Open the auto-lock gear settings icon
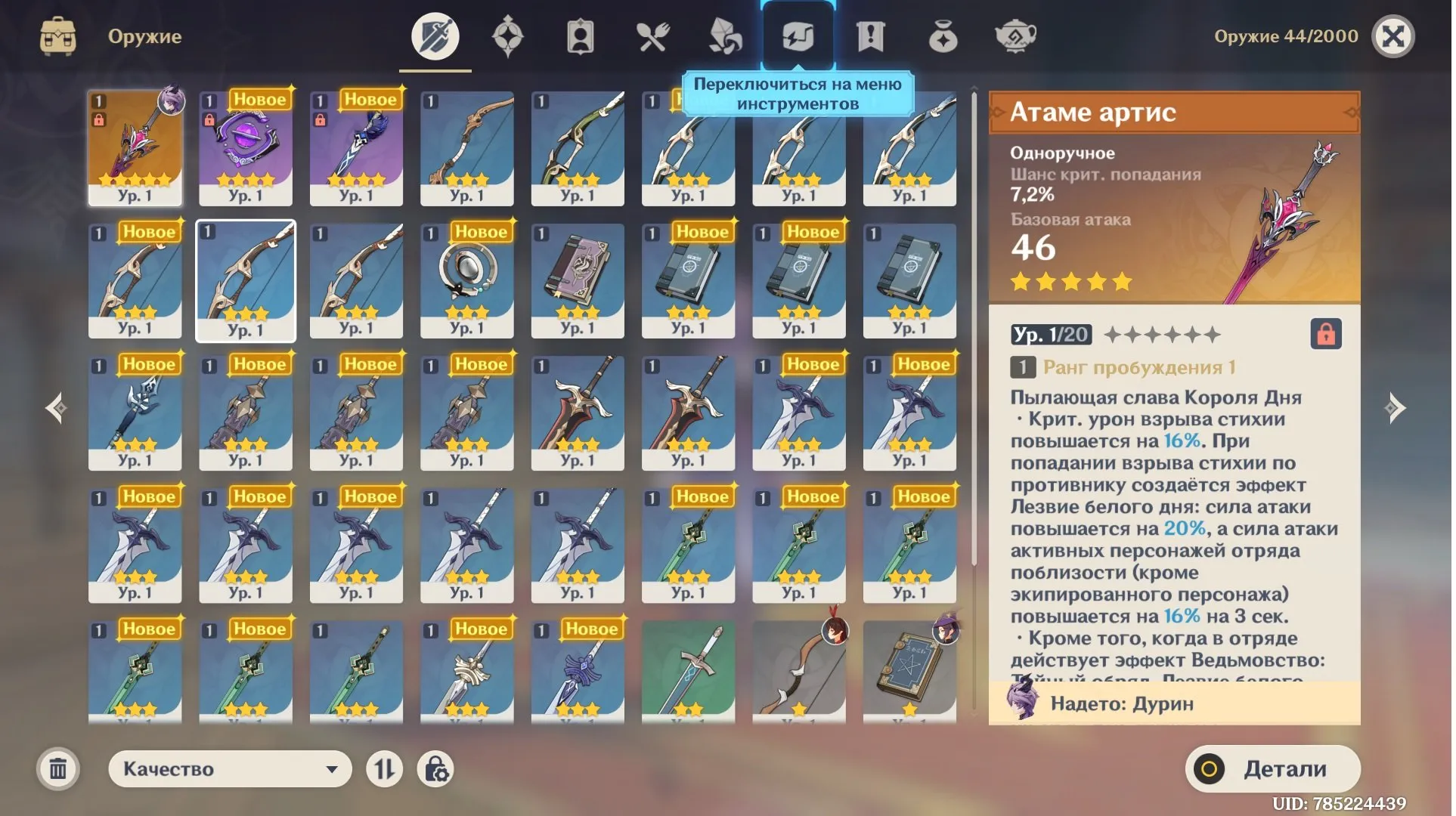This screenshot has height=816, width=1456. tap(436, 768)
